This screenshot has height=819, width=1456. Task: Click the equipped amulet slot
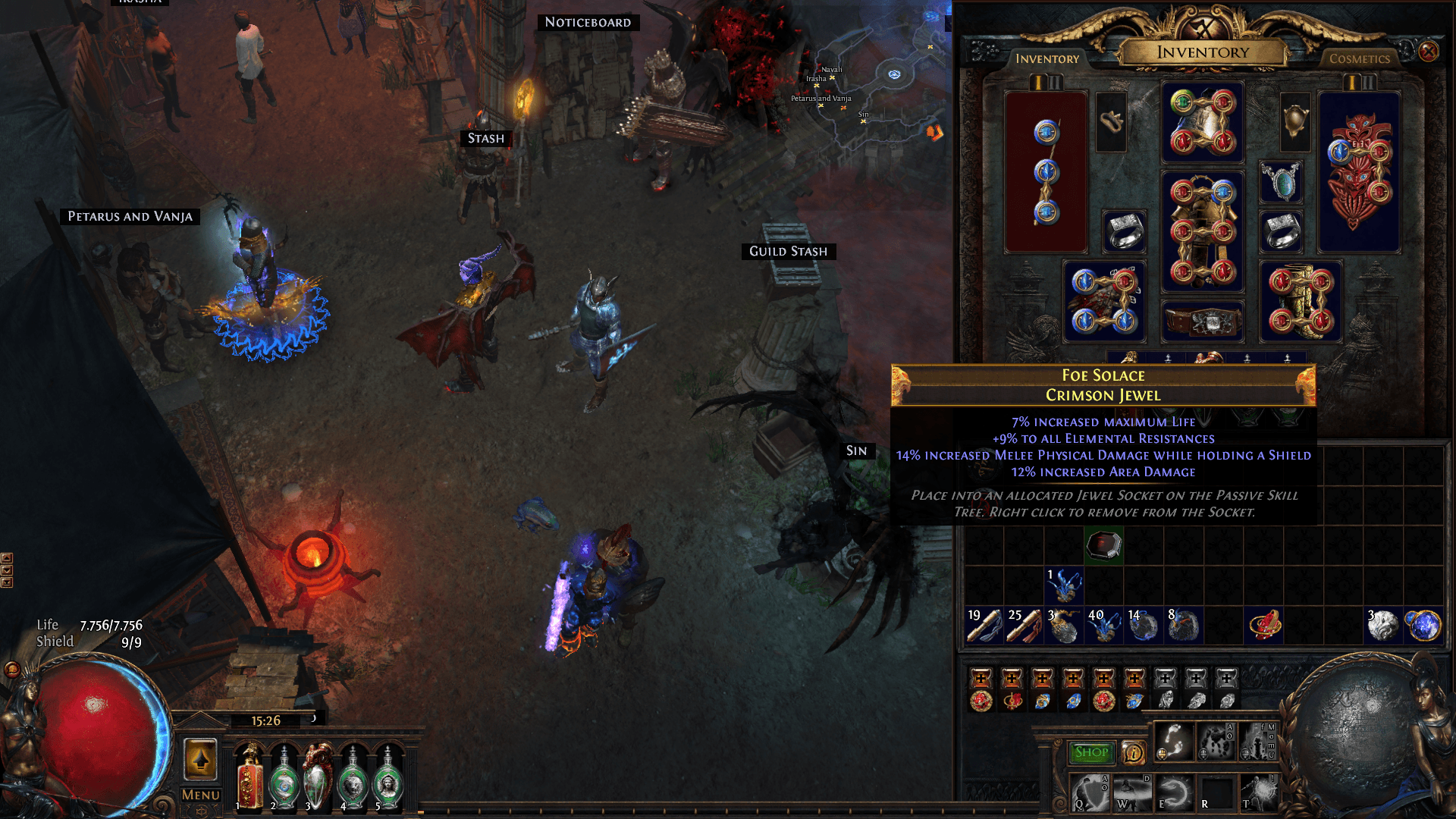tap(1281, 182)
